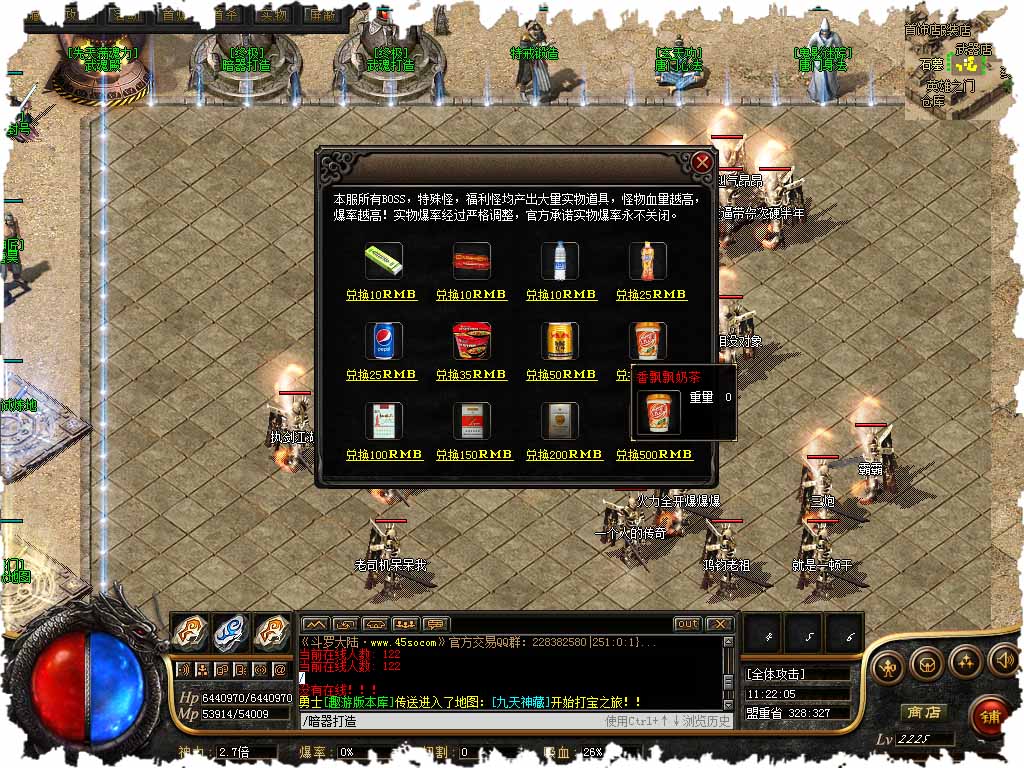This screenshot has width=1024, height=768.
Task: Click the water bottle's 兑换10RMB link
Action: click(x=560, y=295)
